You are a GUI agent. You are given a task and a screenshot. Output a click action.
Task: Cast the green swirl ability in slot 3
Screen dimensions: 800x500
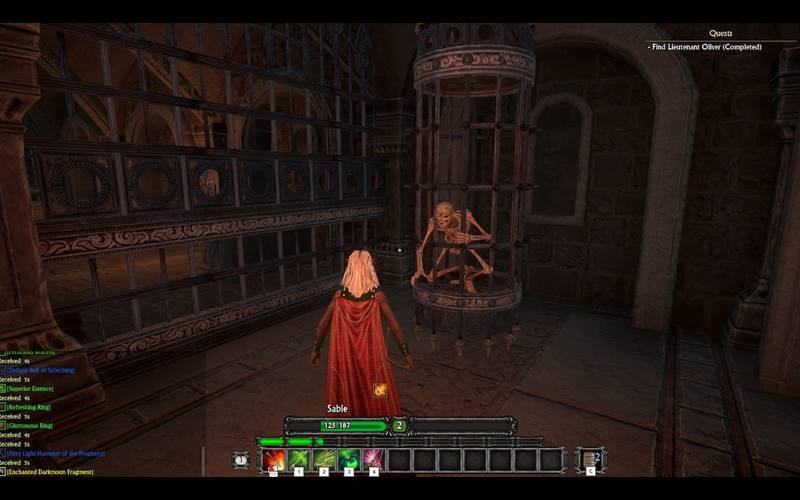coord(349,460)
